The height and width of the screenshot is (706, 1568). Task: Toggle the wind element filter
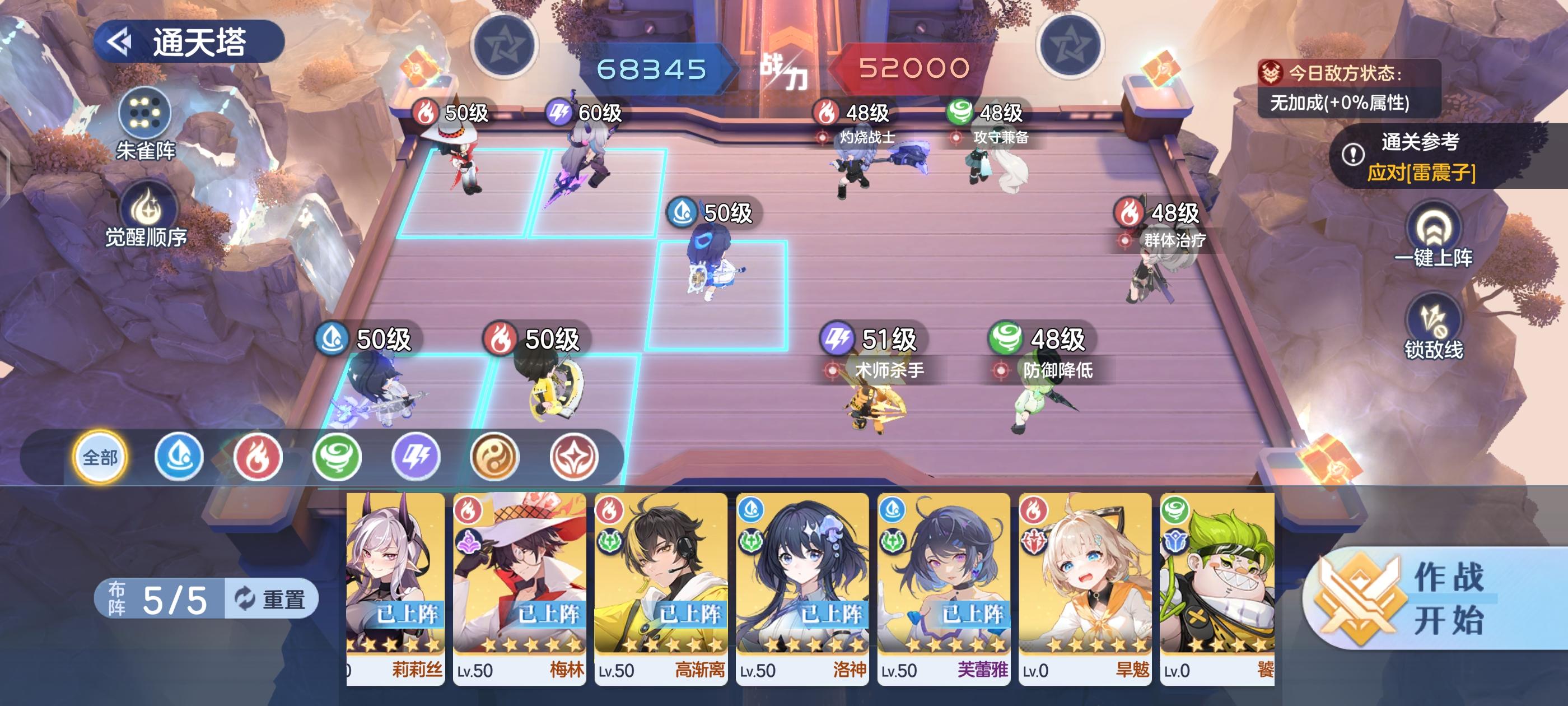click(x=337, y=457)
